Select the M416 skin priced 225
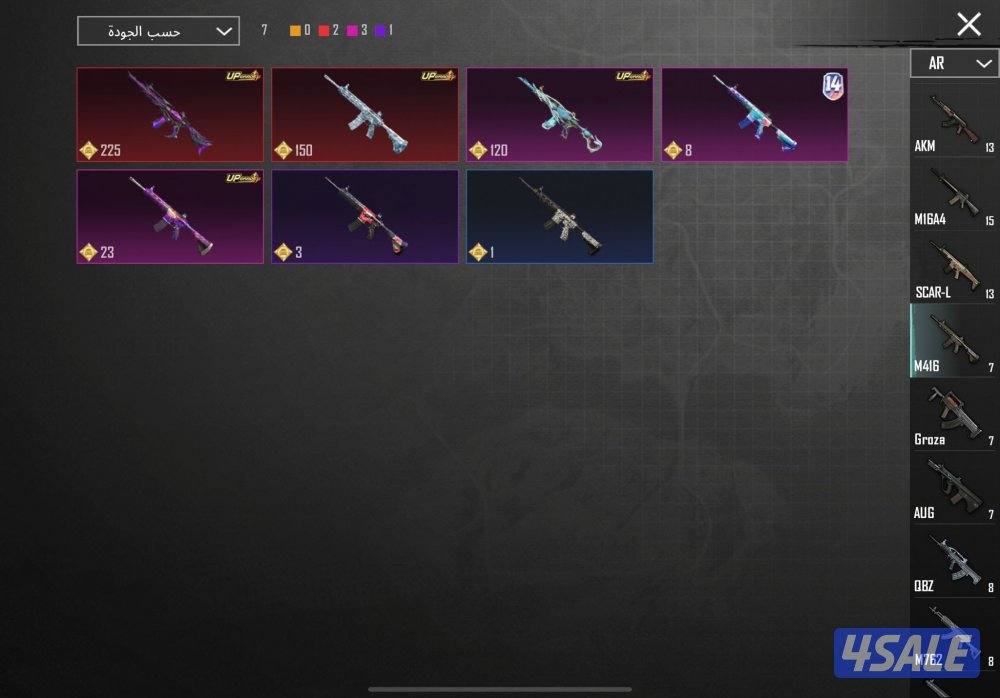The height and width of the screenshot is (698, 1000). (x=170, y=114)
